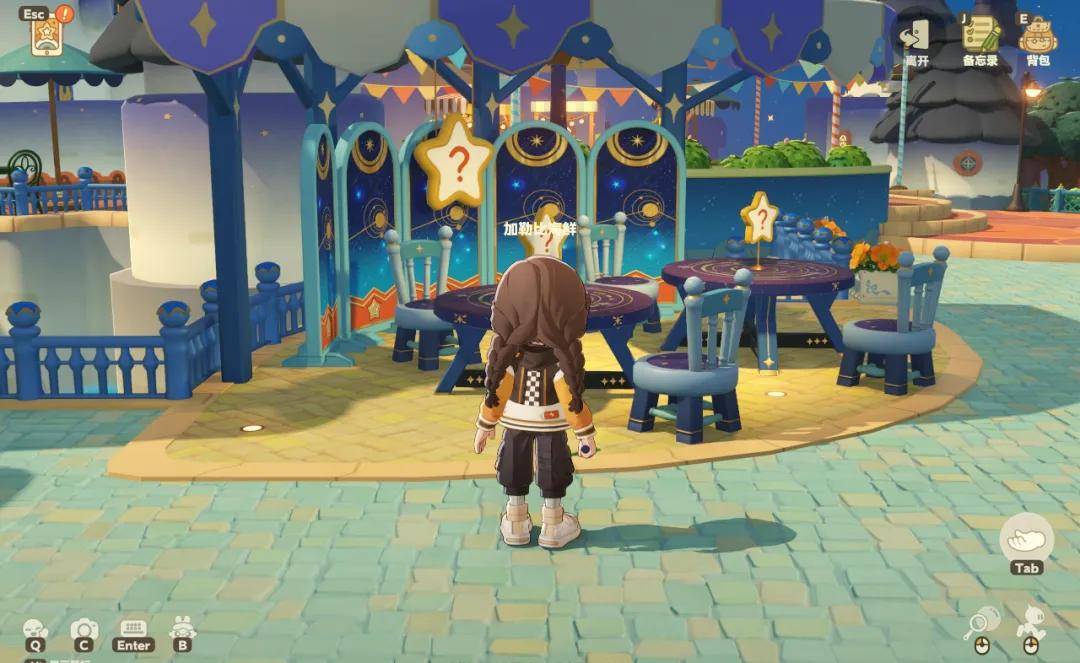Open the 背包 backpack
This screenshot has width=1080, height=663.
click(x=1038, y=37)
